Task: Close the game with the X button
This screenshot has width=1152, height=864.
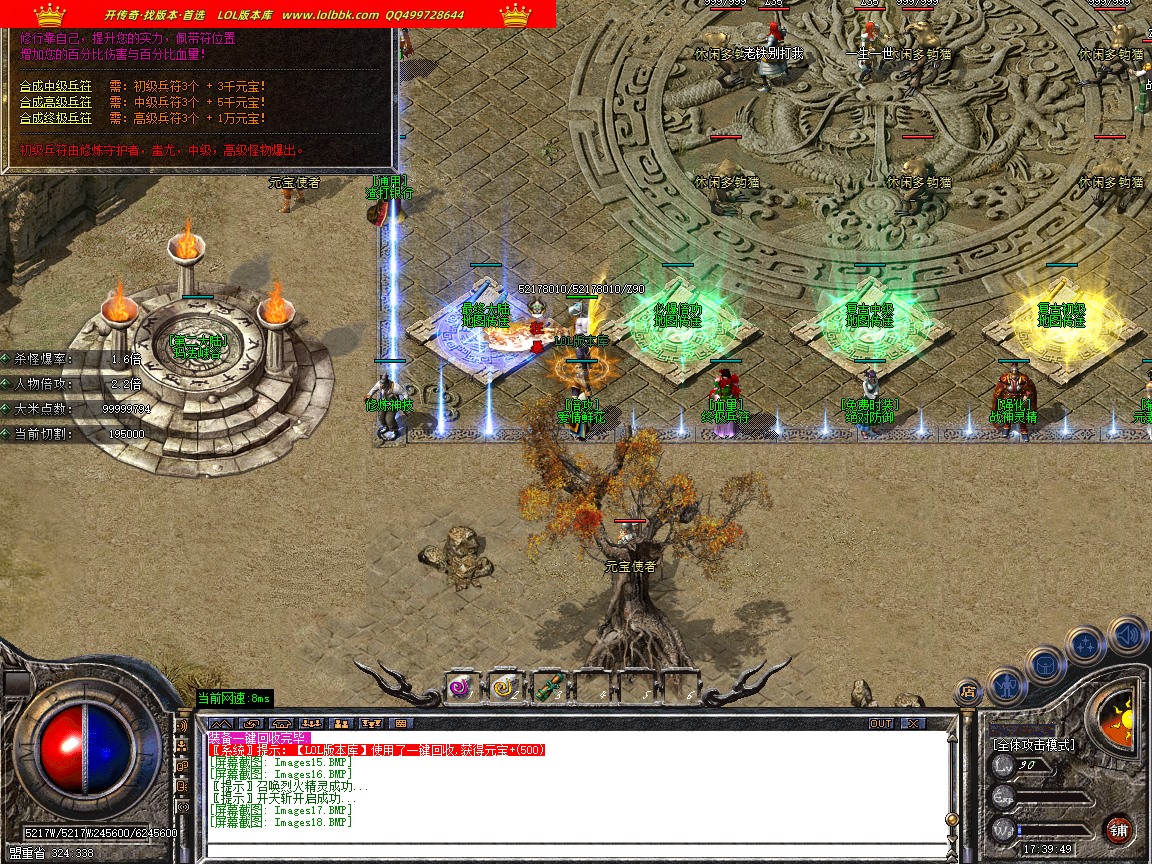Action: [x=913, y=723]
